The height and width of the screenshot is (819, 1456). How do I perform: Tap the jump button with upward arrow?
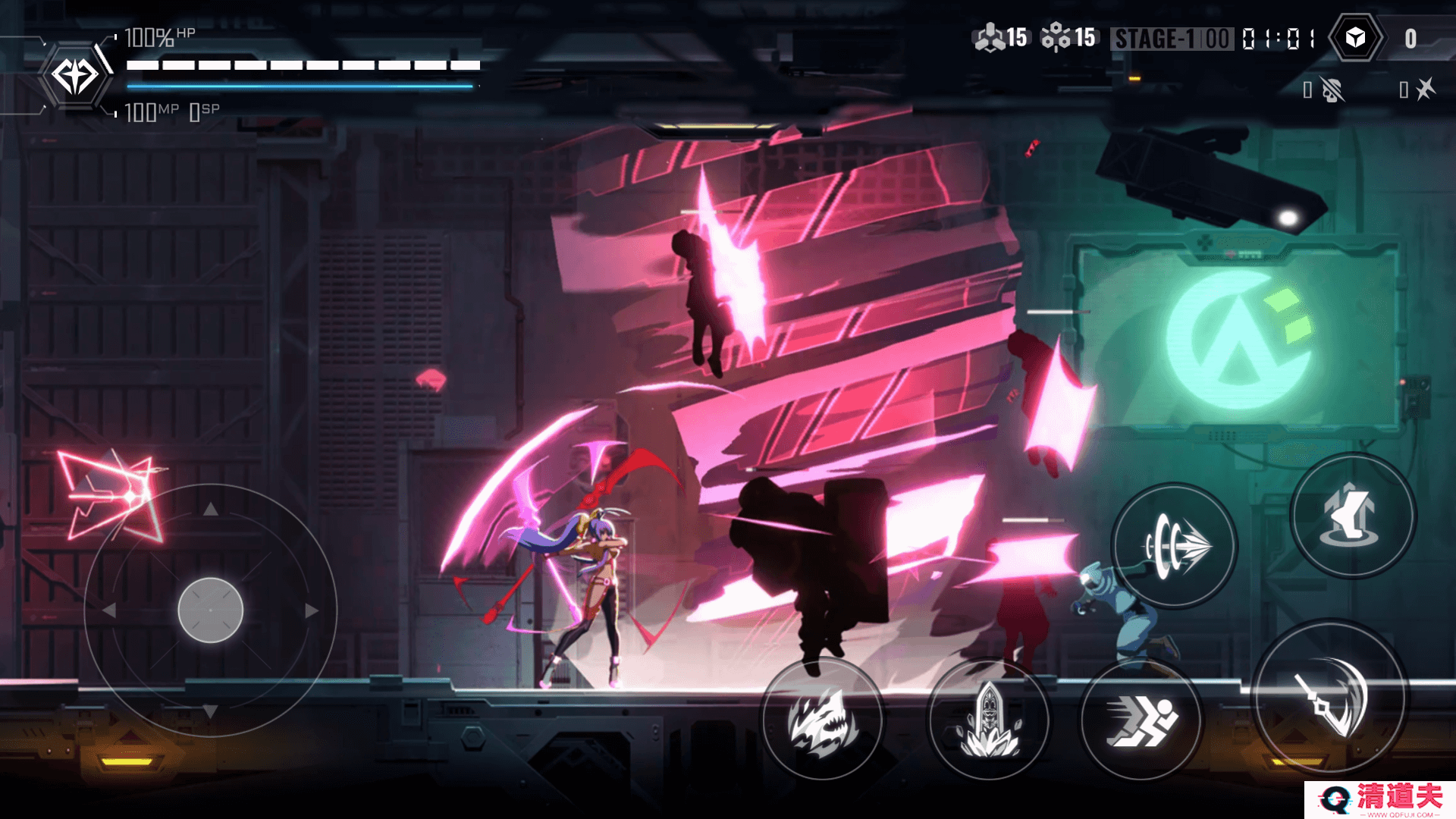pos(1353,516)
